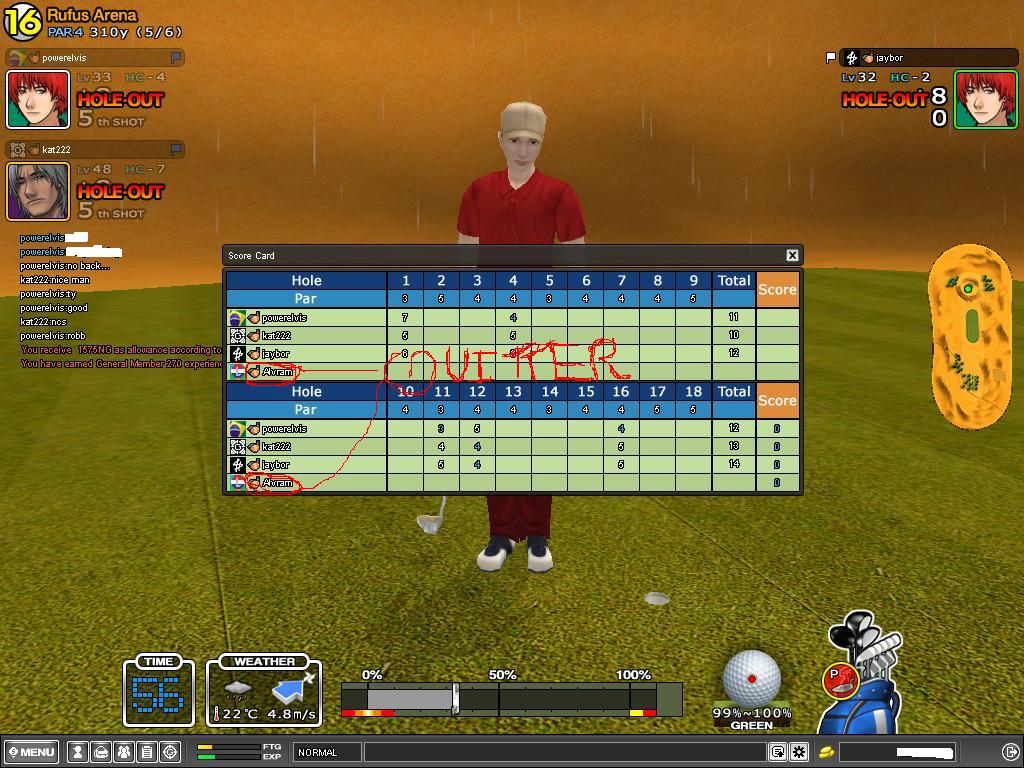Choose the red putter club badge
The height and width of the screenshot is (768, 1024).
pyautogui.click(x=837, y=679)
